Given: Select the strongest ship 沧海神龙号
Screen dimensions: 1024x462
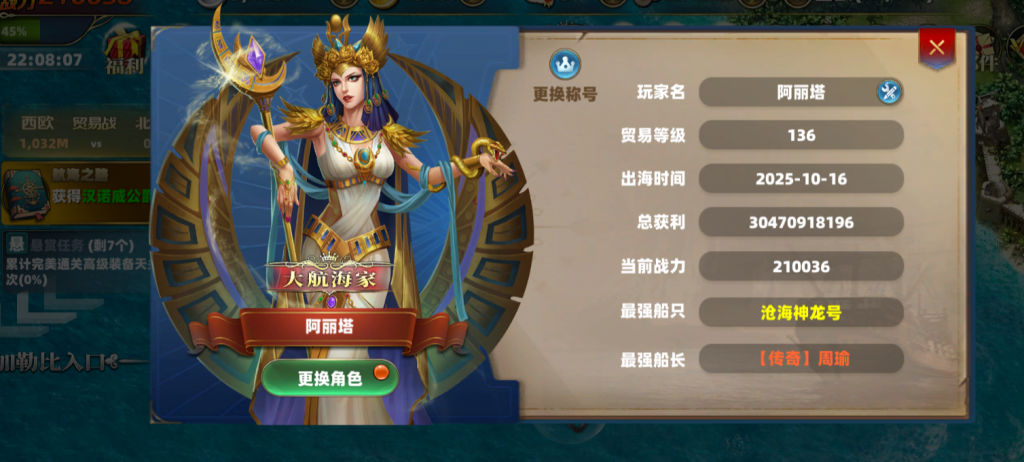Looking at the screenshot, I should 800,313.
